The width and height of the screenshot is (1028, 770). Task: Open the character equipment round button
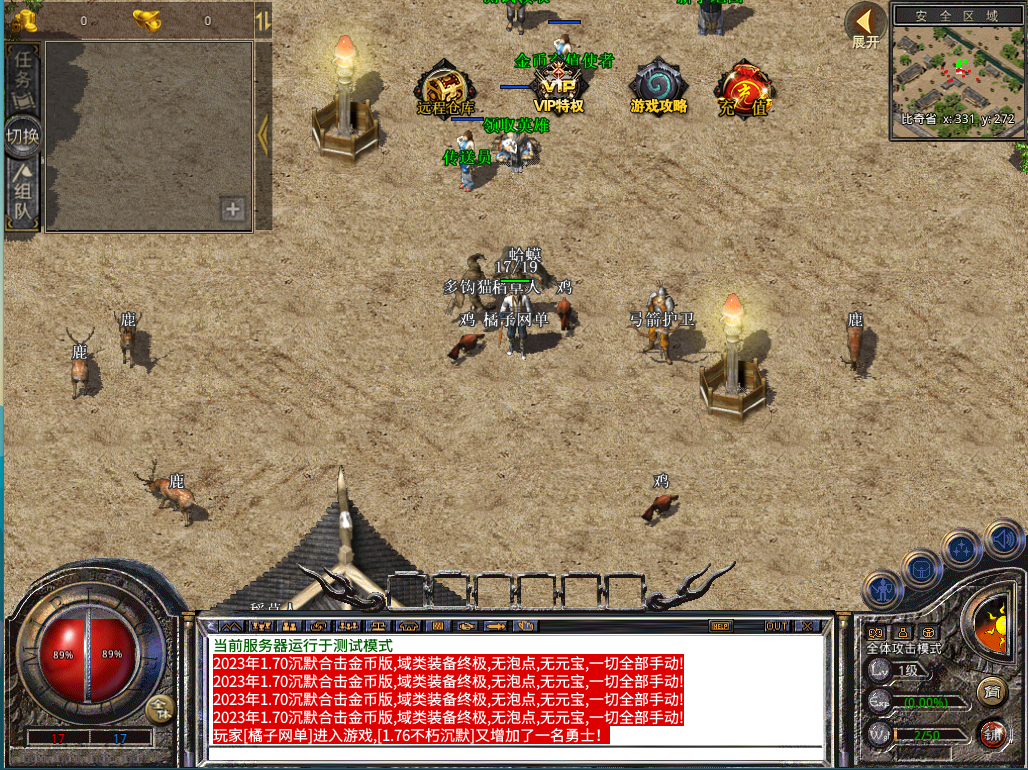(x=881, y=590)
